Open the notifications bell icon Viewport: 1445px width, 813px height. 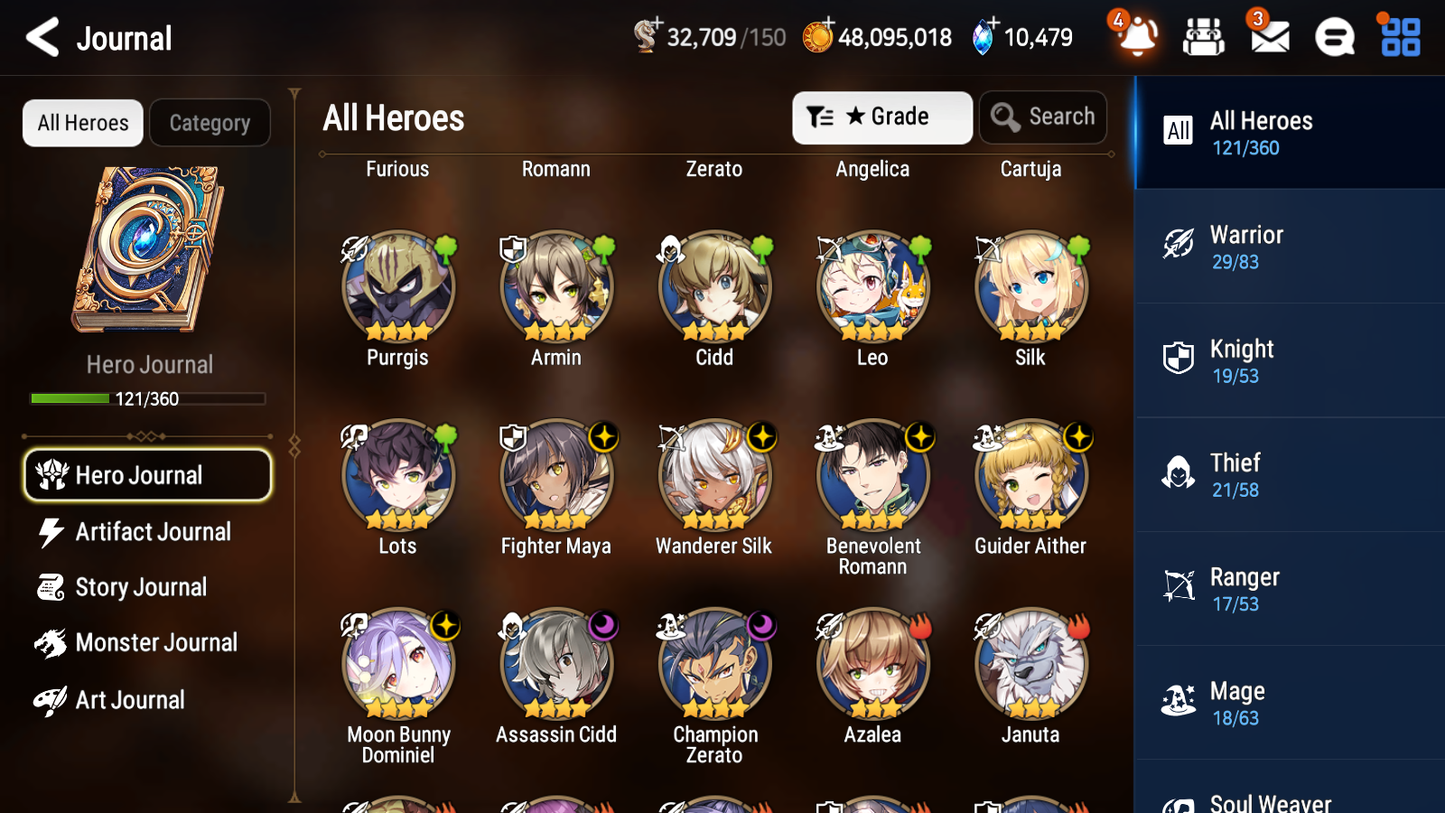[x=1136, y=36]
